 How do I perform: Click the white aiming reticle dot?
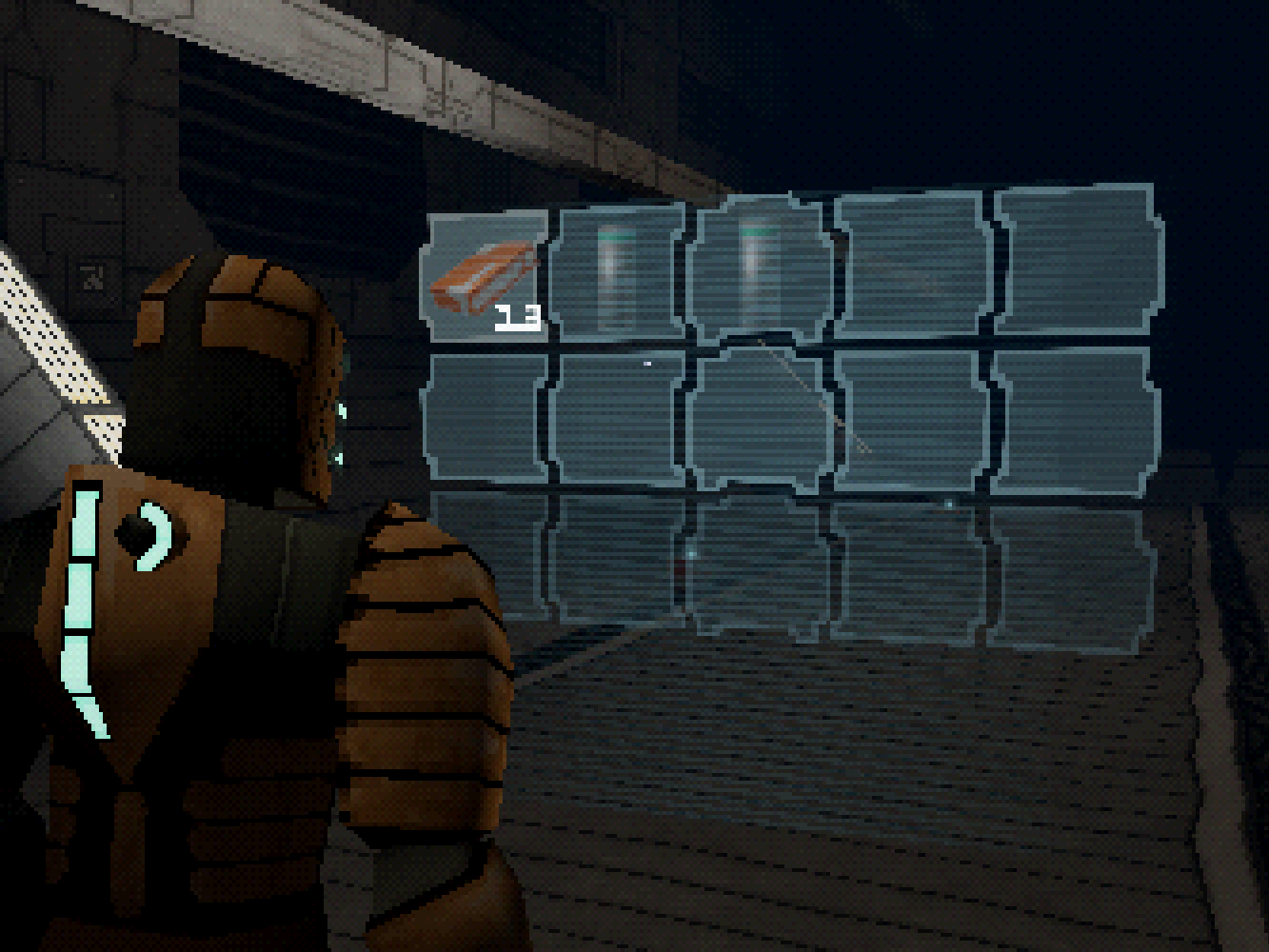point(645,363)
